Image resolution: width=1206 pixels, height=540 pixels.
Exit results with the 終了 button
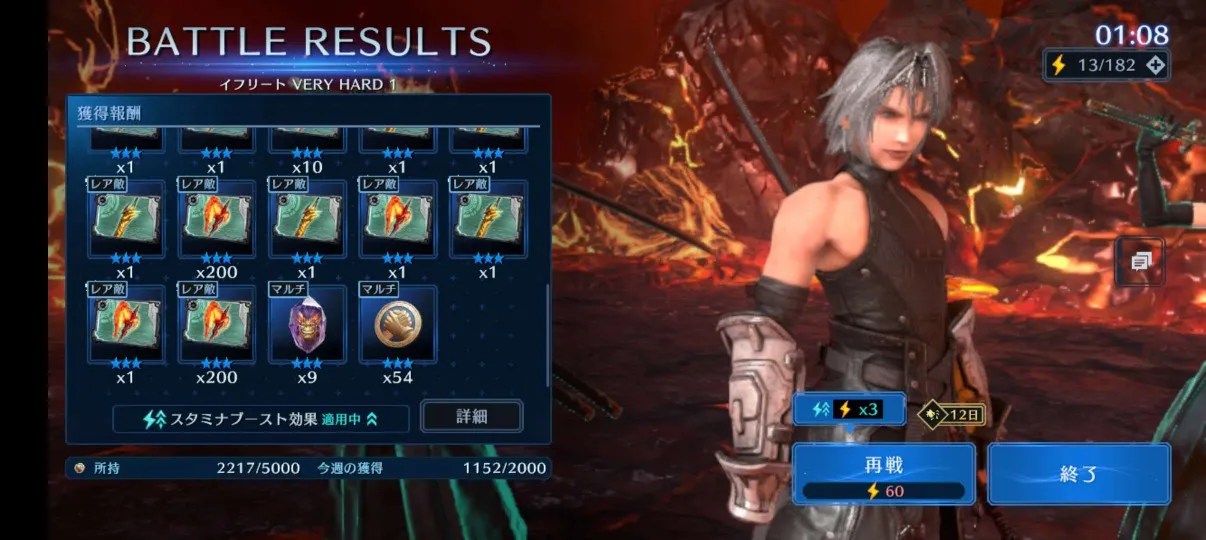click(x=1078, y=474)
